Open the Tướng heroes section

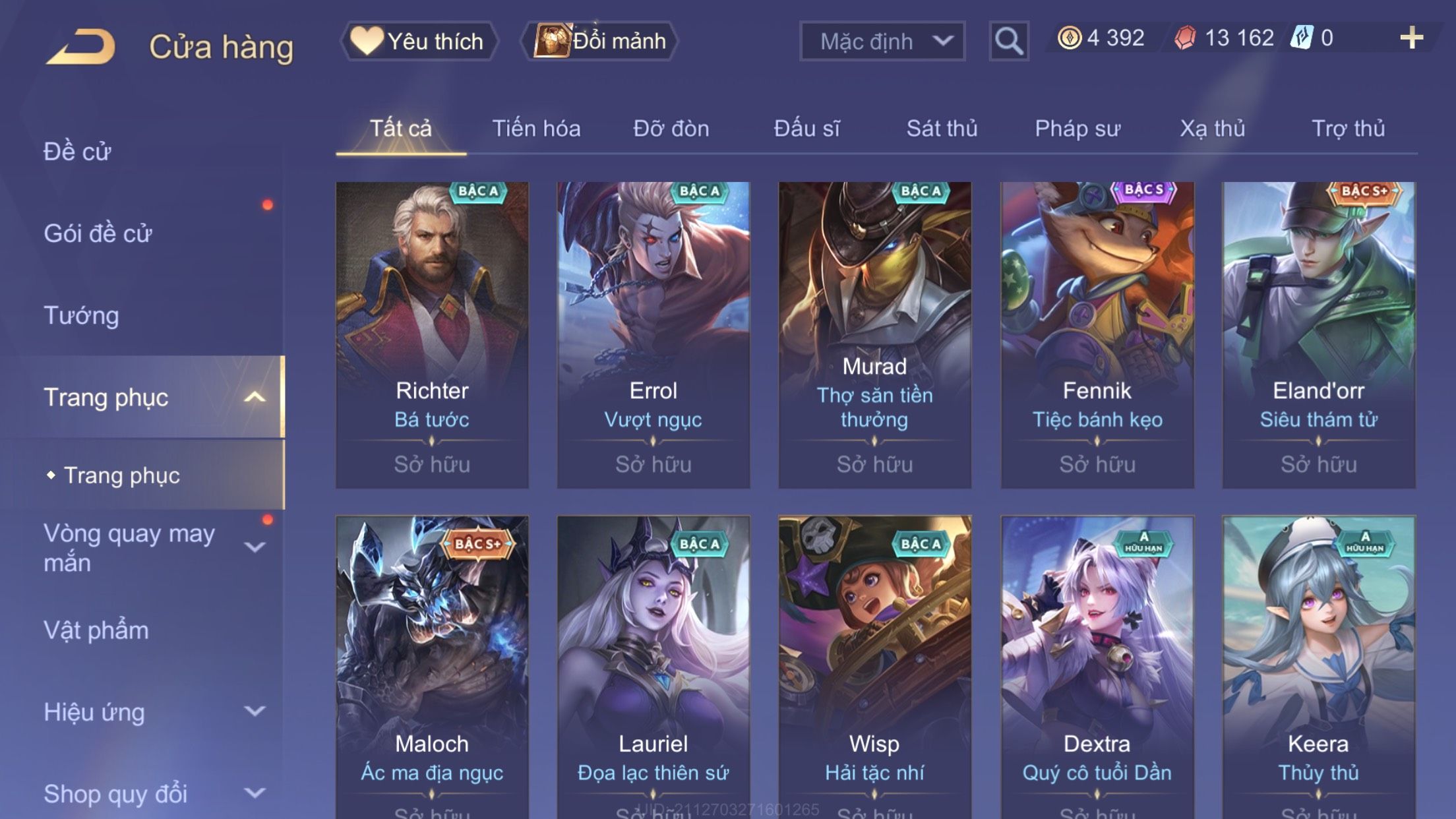coord(81,315)
